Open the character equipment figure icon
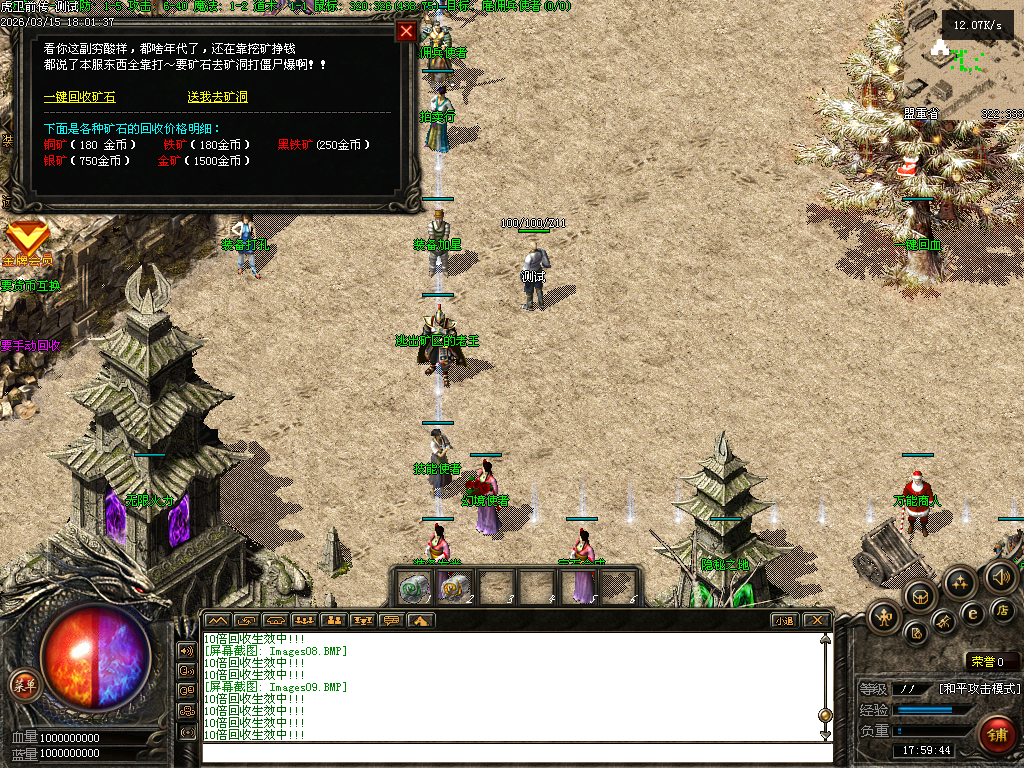Image resolution: width=1024 pixels, height=768 pixels. [x=884, y=616]
